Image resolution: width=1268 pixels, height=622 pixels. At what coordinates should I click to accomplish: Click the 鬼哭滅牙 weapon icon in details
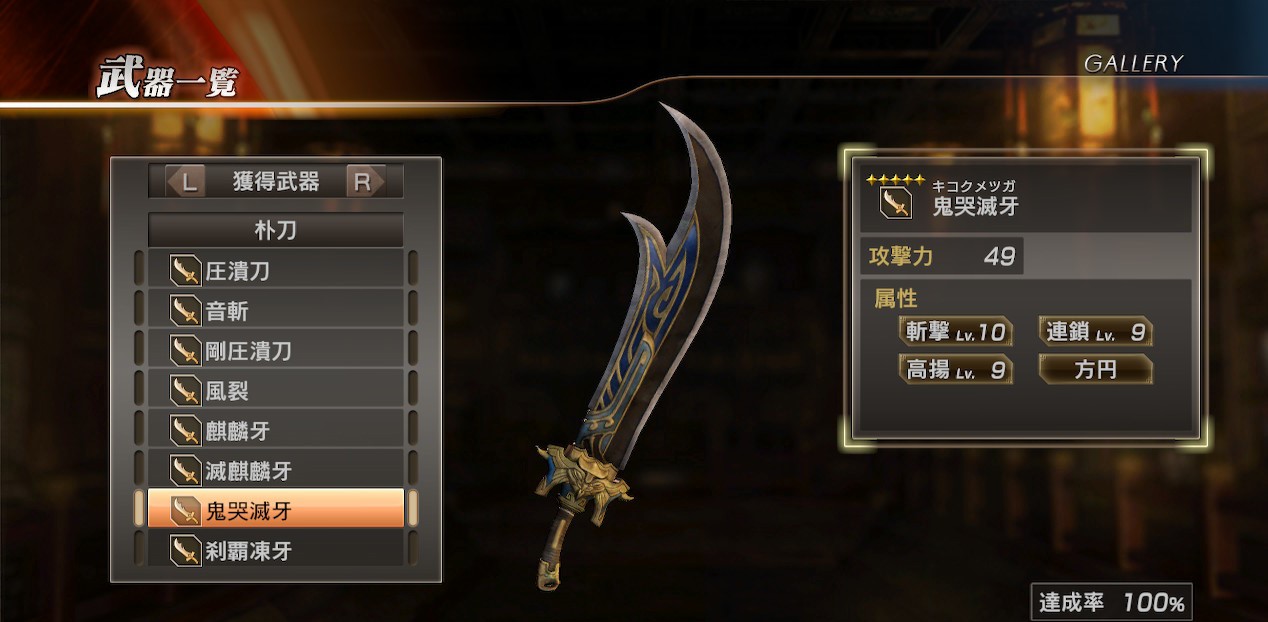coord(895,205)
